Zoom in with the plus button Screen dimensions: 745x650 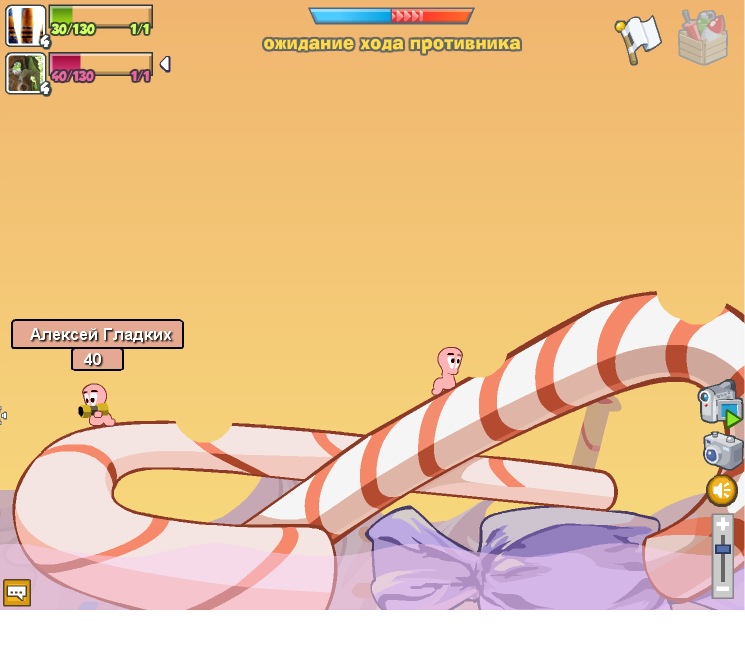tap(723, 525)
